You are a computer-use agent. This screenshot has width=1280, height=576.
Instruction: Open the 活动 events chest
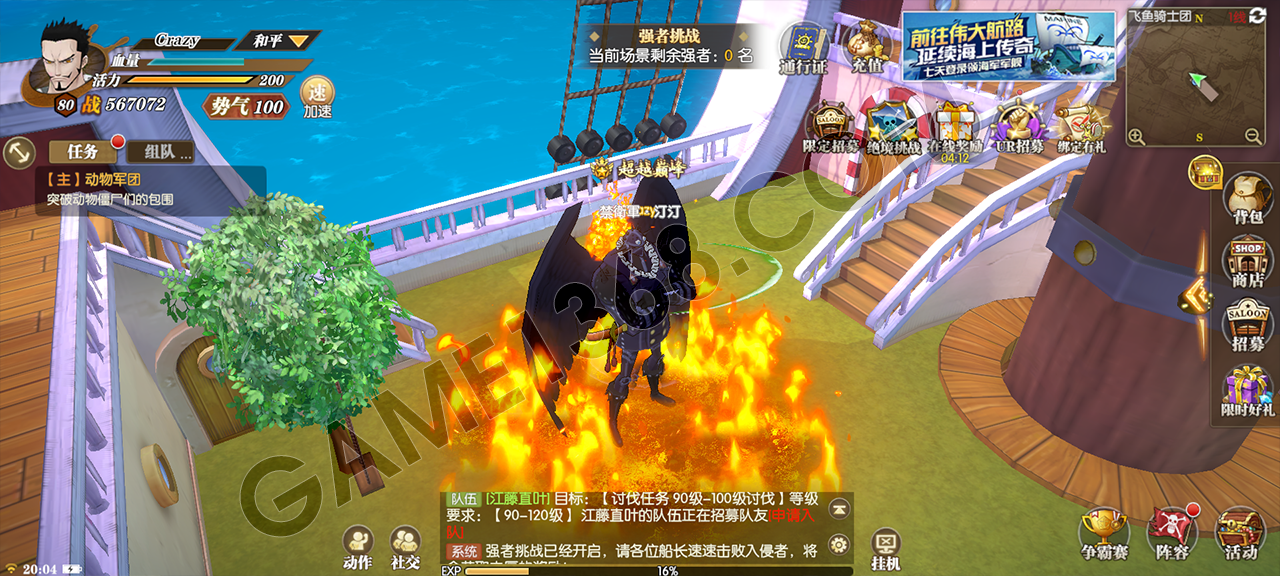point(1240,534)
